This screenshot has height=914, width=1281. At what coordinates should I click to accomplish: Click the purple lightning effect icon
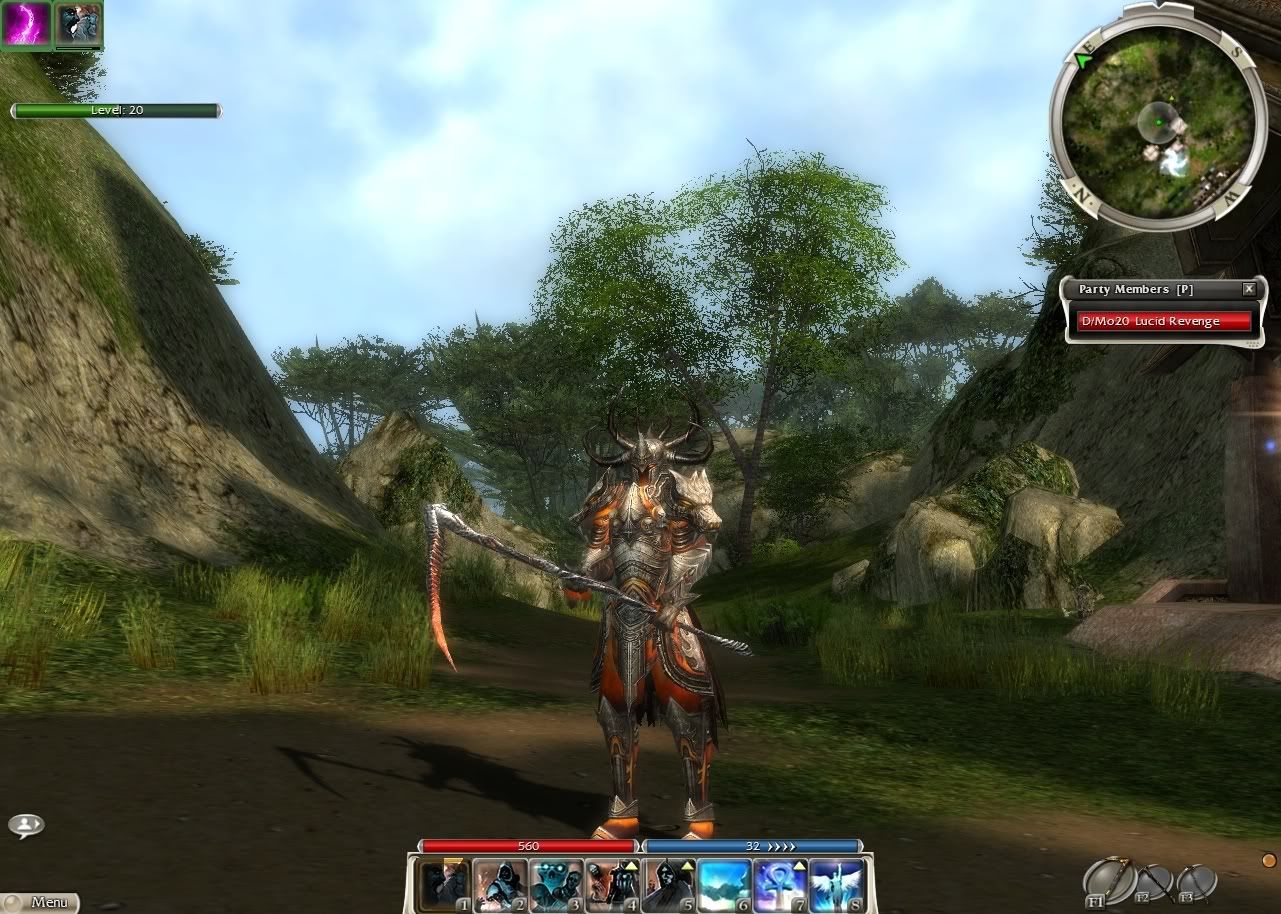[x=25, y=25]
